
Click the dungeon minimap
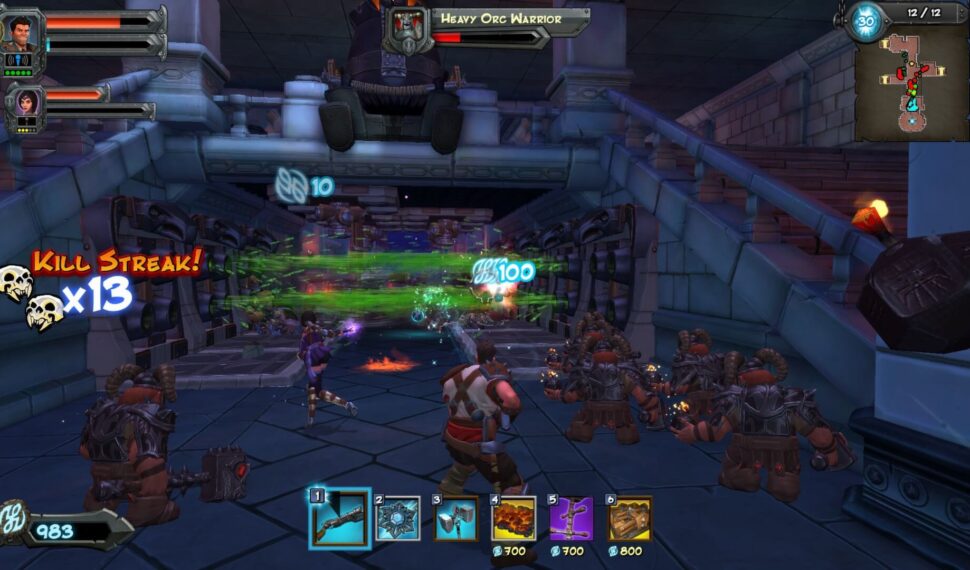click(x=910, y=82)
